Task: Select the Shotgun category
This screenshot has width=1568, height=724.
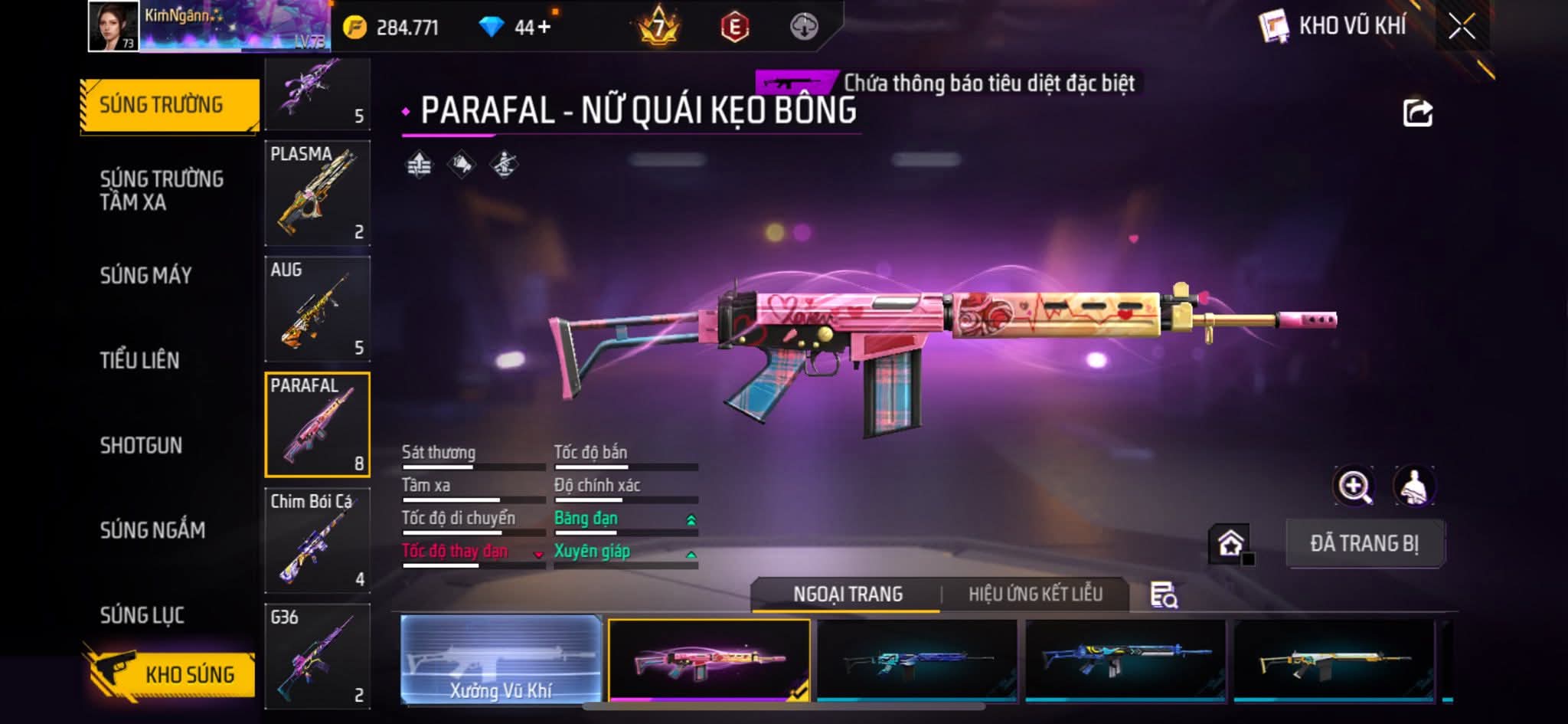Action: tap(141, 445)
